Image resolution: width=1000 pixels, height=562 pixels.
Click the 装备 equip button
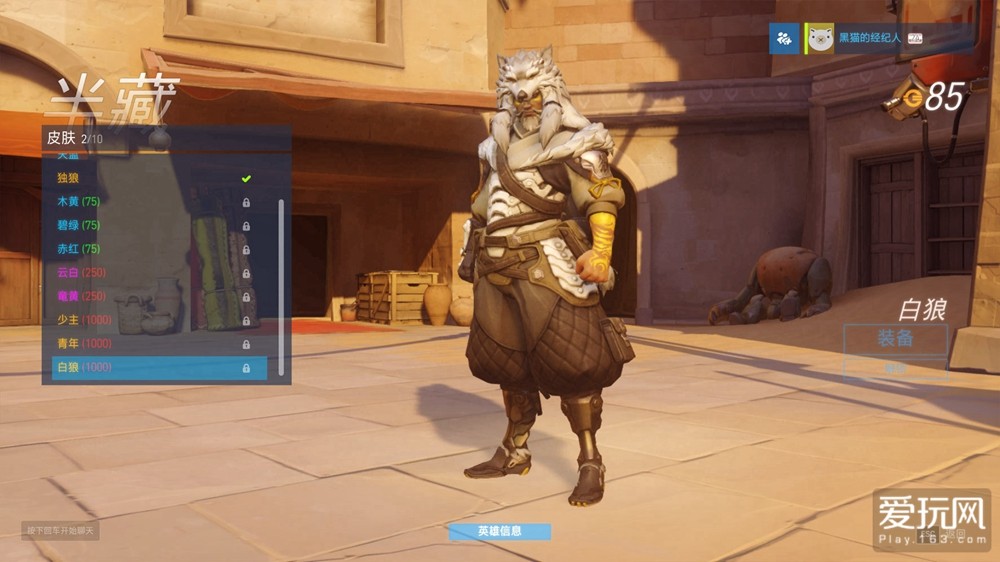coord(895,338)
